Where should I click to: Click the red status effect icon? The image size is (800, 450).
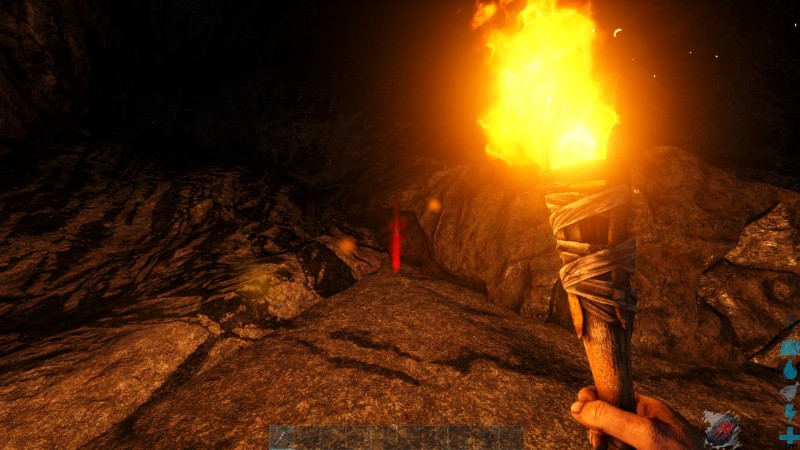721,429
